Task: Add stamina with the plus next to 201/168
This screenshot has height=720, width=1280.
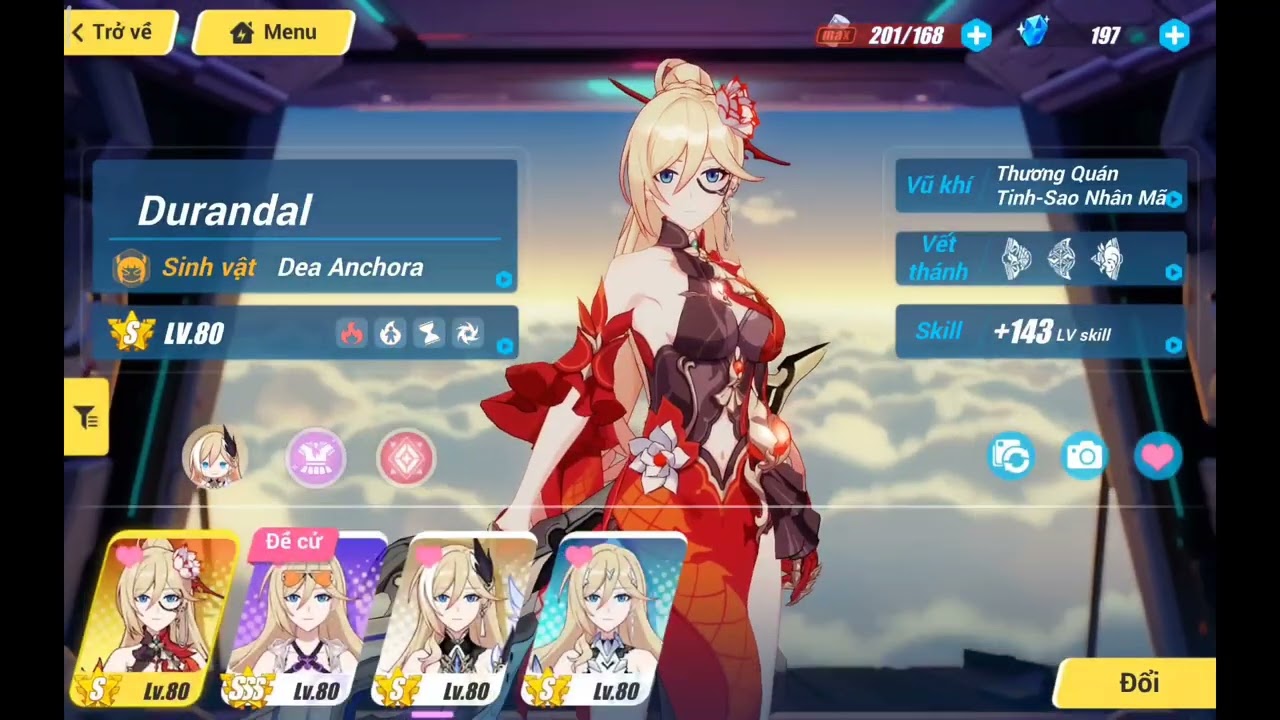Action: click(976, 36)
